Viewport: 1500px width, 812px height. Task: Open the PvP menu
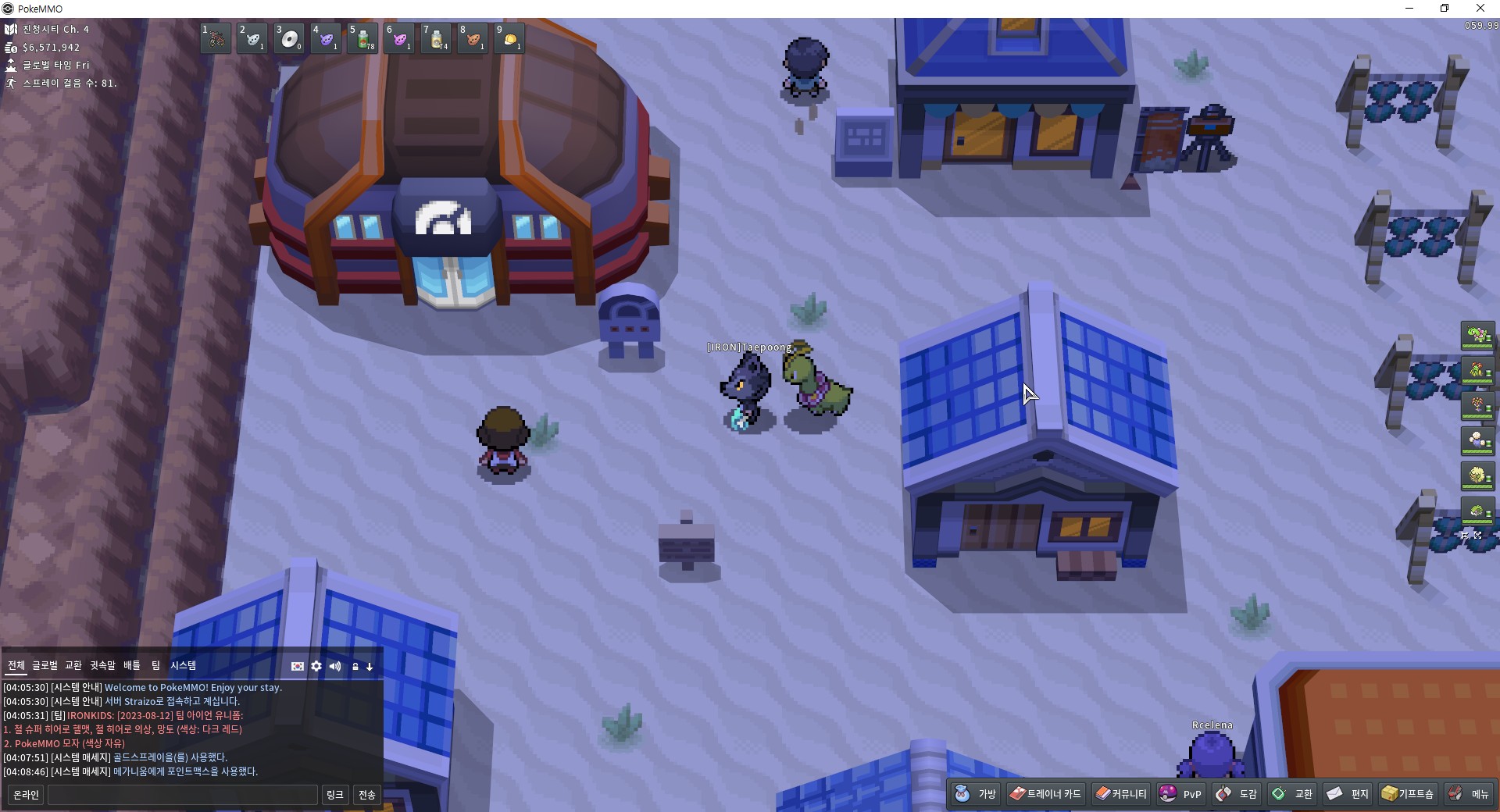tap(1180, 794)
